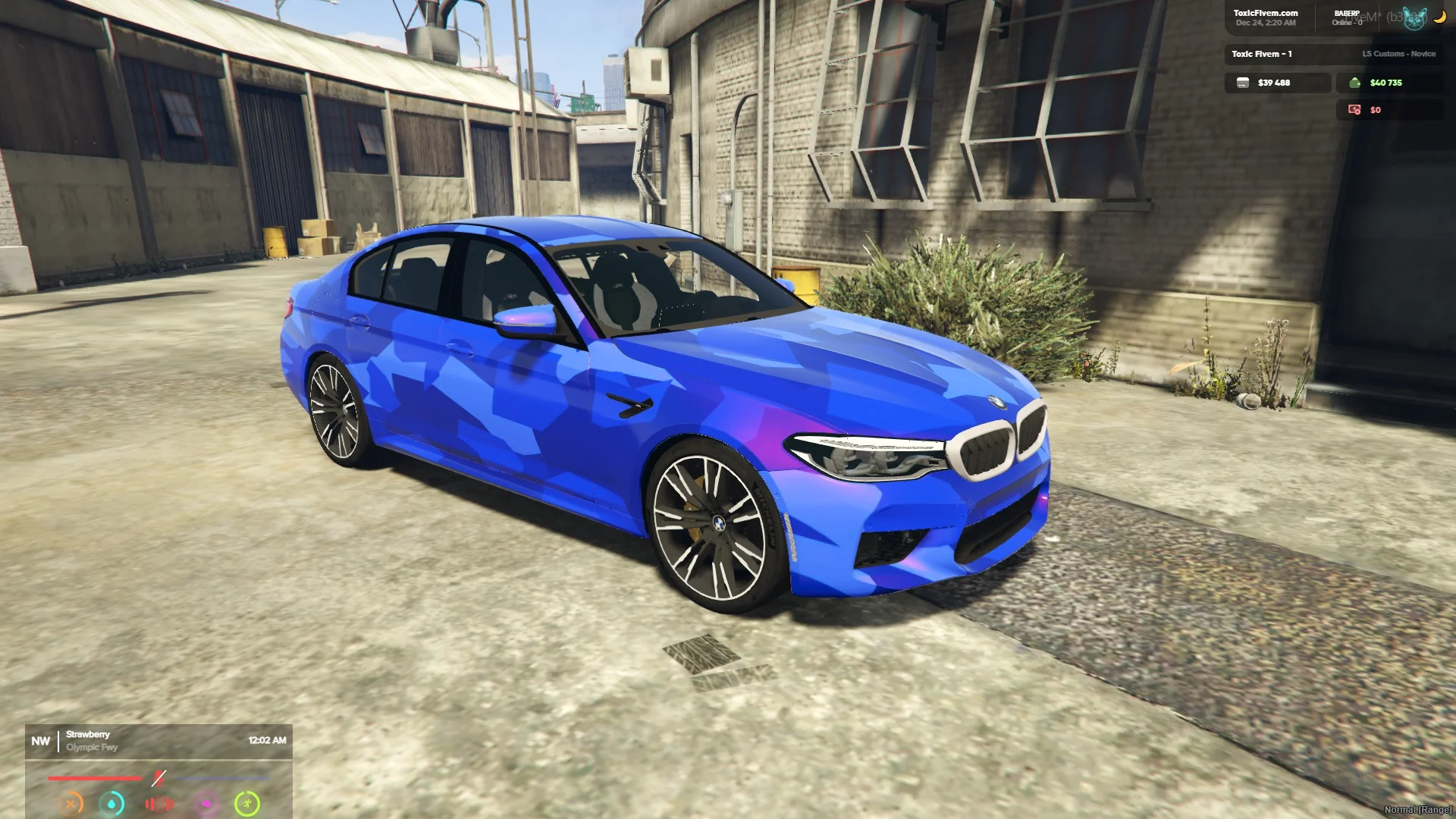Viewport: 1456px width, 819px height.
Task: Toggle the muted microphone icon
Action: [x=158, y=778]
